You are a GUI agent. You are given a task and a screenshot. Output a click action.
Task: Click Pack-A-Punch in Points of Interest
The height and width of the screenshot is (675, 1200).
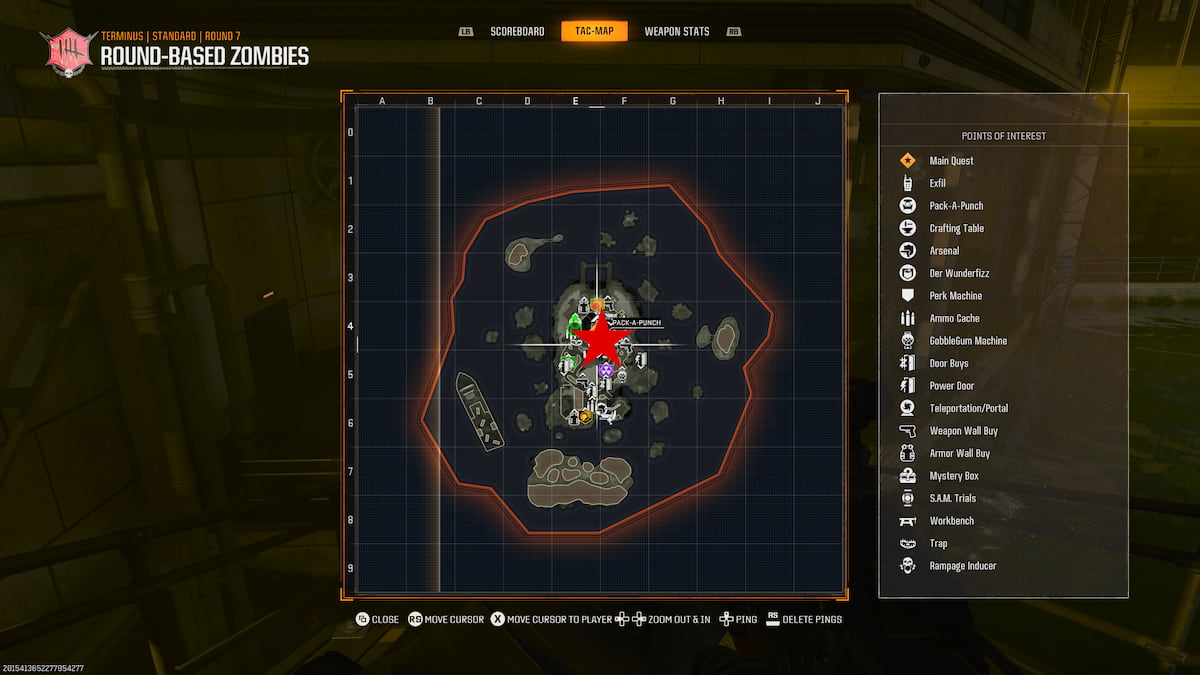click(x=956, y=206)
